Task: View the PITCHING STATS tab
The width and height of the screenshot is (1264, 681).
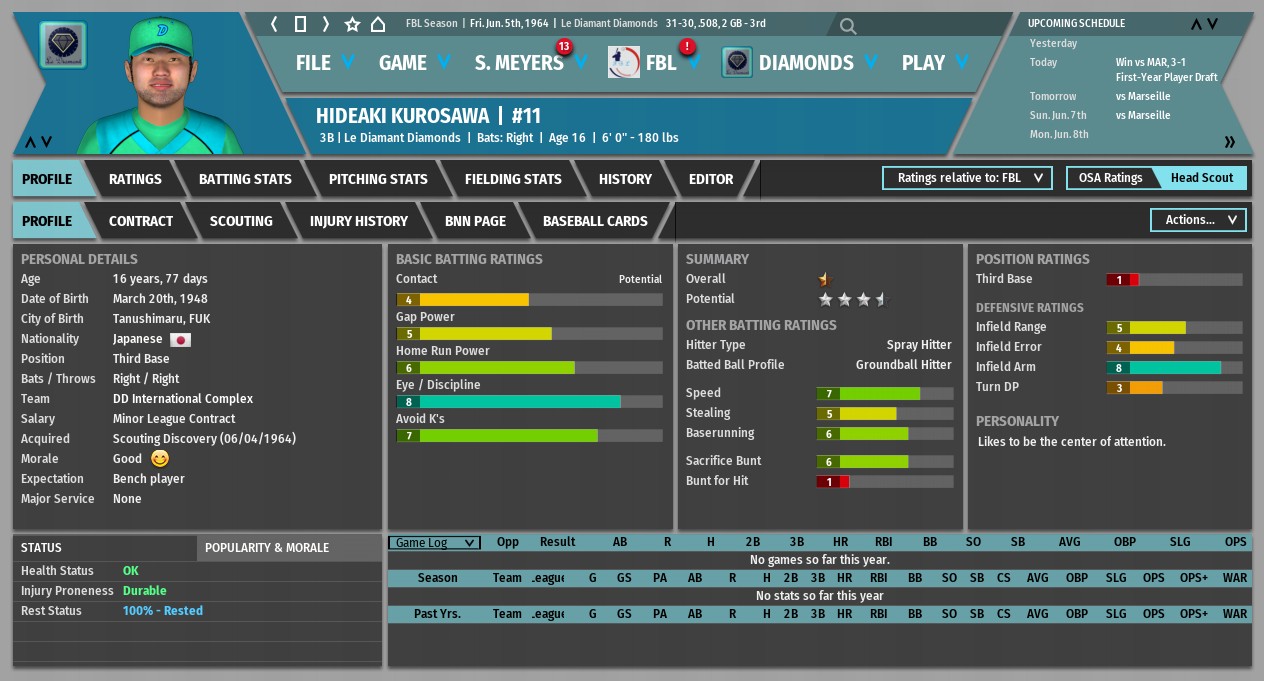Action: coord(378,179)
